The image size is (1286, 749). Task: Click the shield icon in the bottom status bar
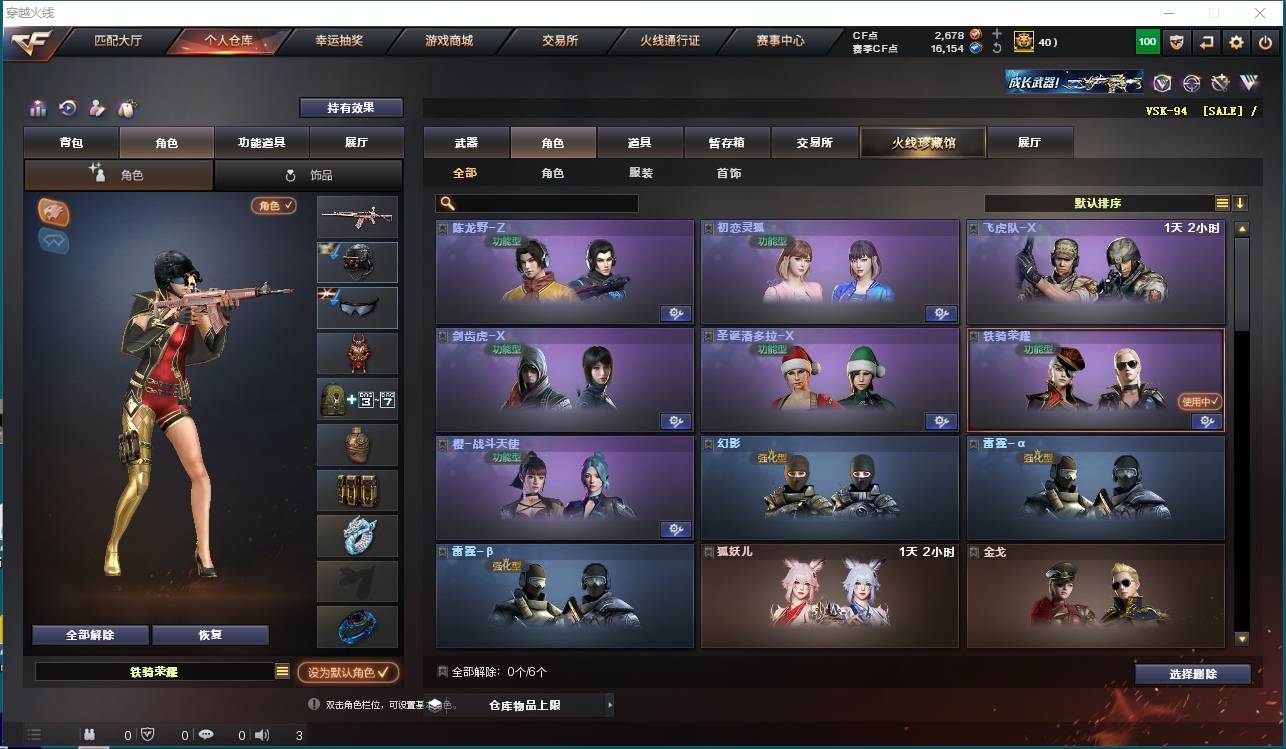(x=148, y=734)
